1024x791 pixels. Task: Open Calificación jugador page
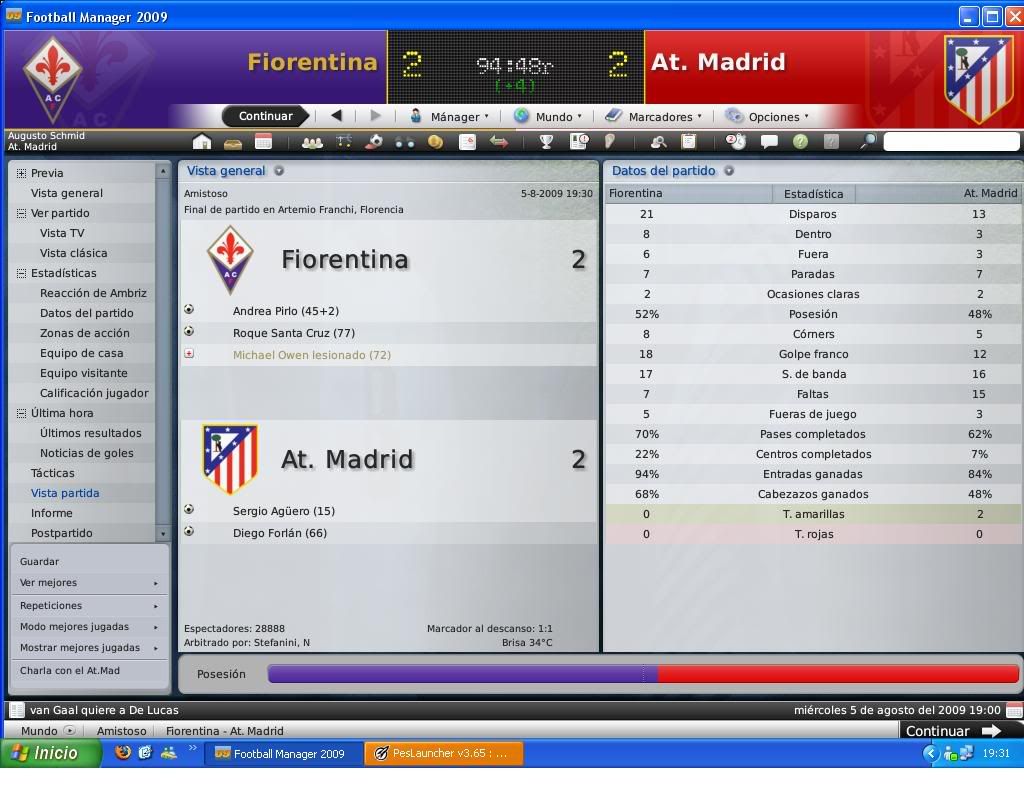tap(94, 393)
